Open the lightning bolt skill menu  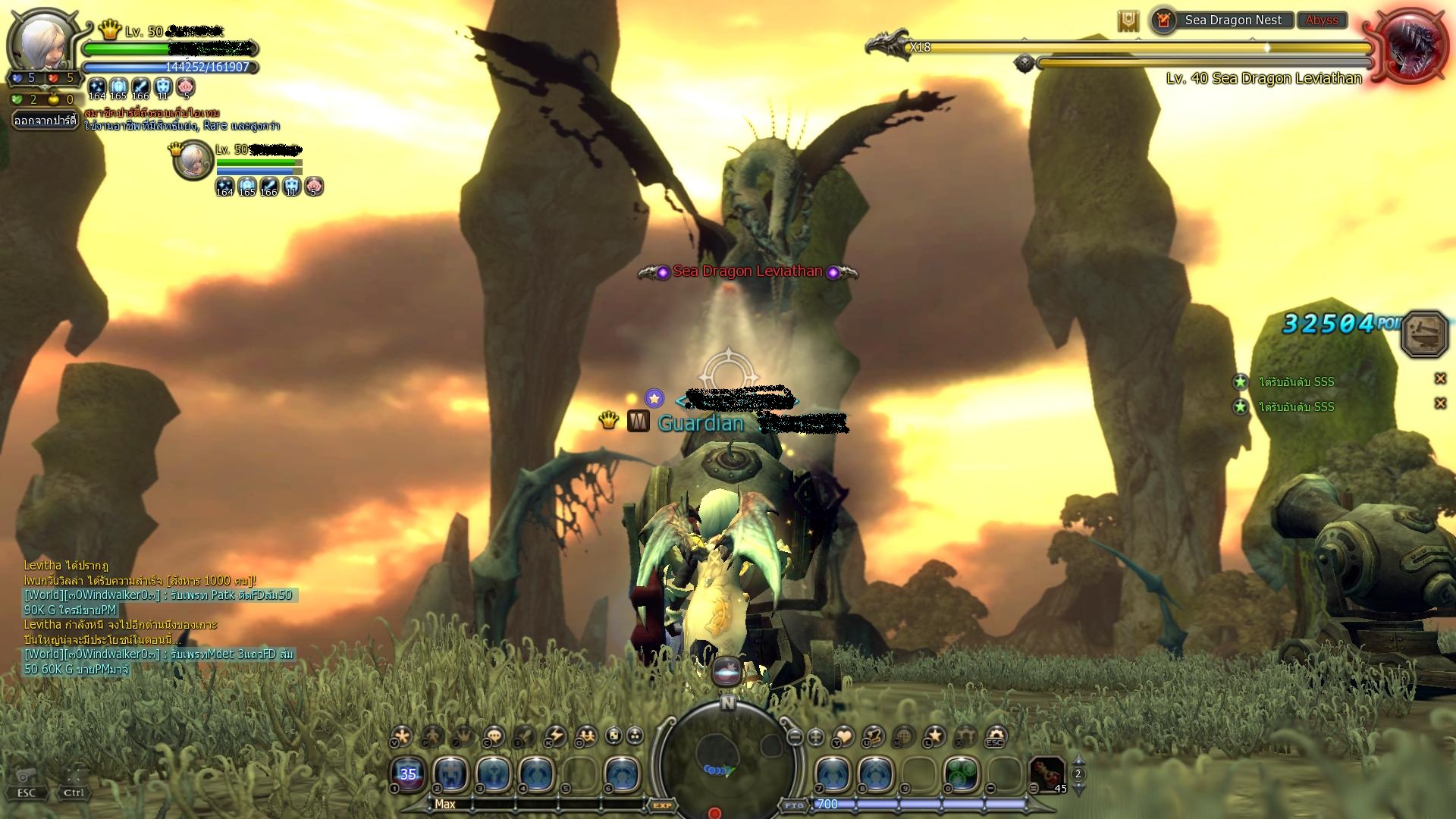[x=556, y=736]
